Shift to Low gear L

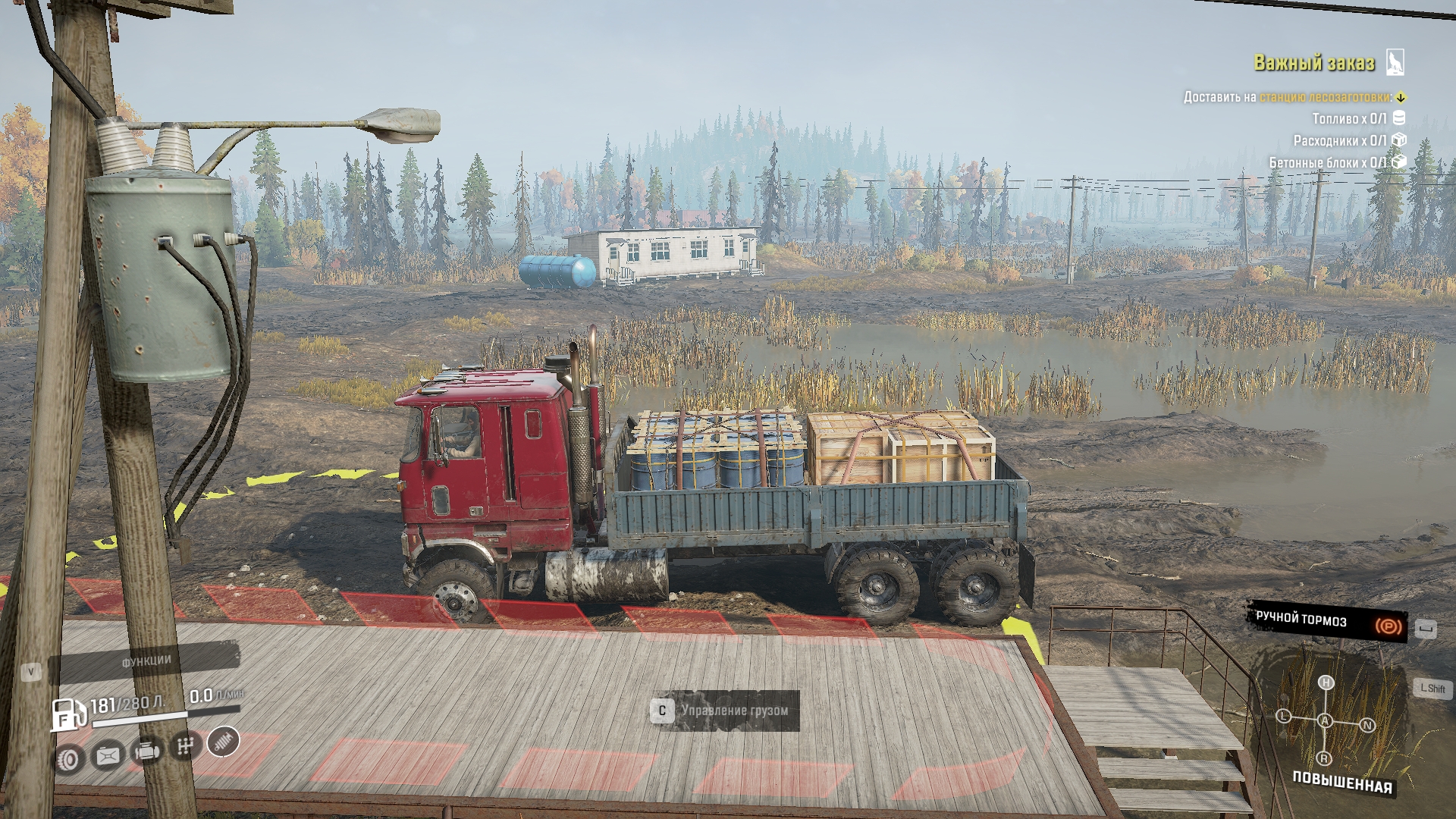tap(1283, 716)
